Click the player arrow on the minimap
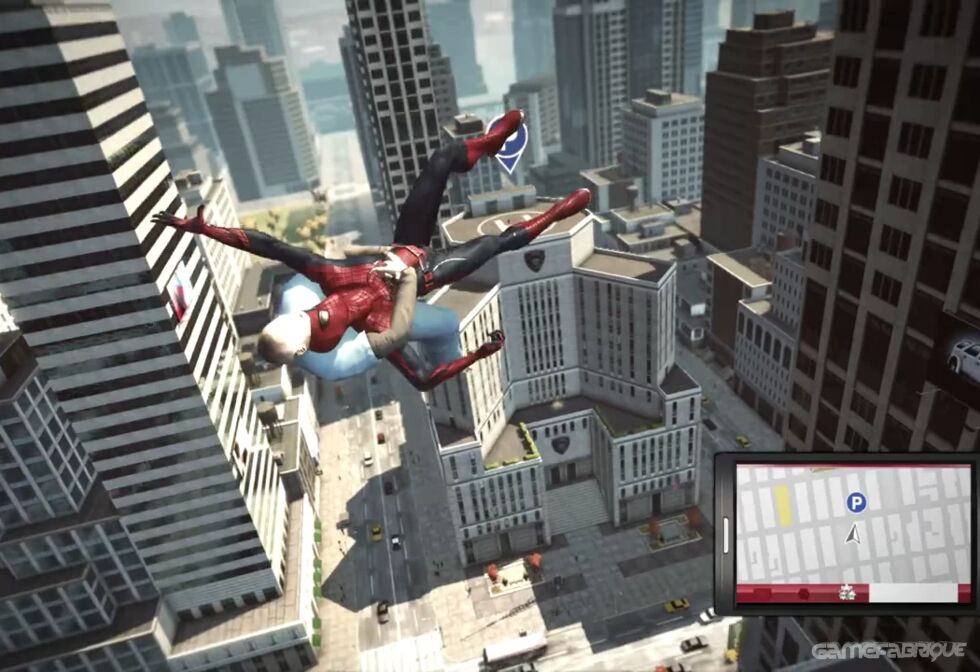 tap(853, 534)
